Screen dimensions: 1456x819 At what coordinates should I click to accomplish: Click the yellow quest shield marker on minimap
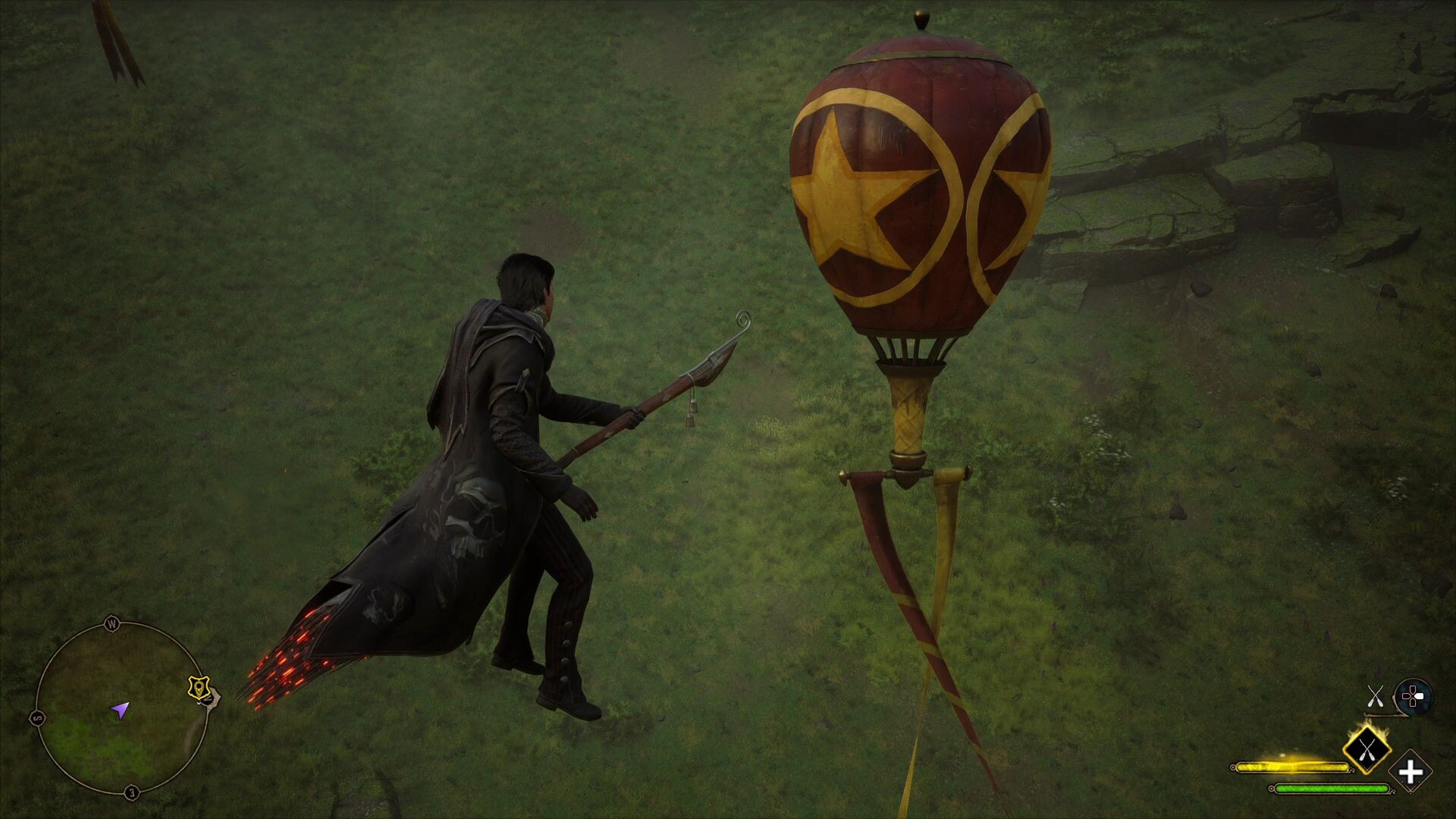click(x=199, y=688)
